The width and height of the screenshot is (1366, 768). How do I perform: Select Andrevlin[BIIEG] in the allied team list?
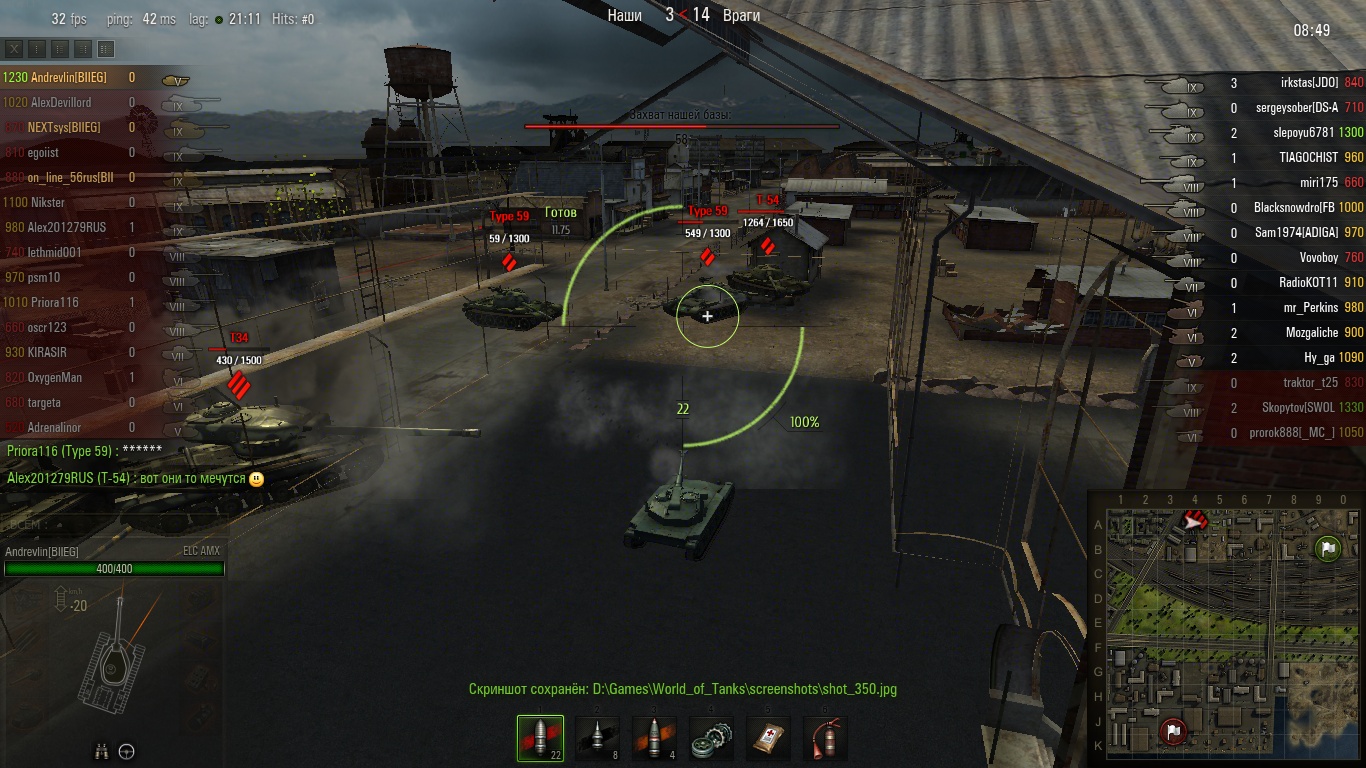click(66, 77)
